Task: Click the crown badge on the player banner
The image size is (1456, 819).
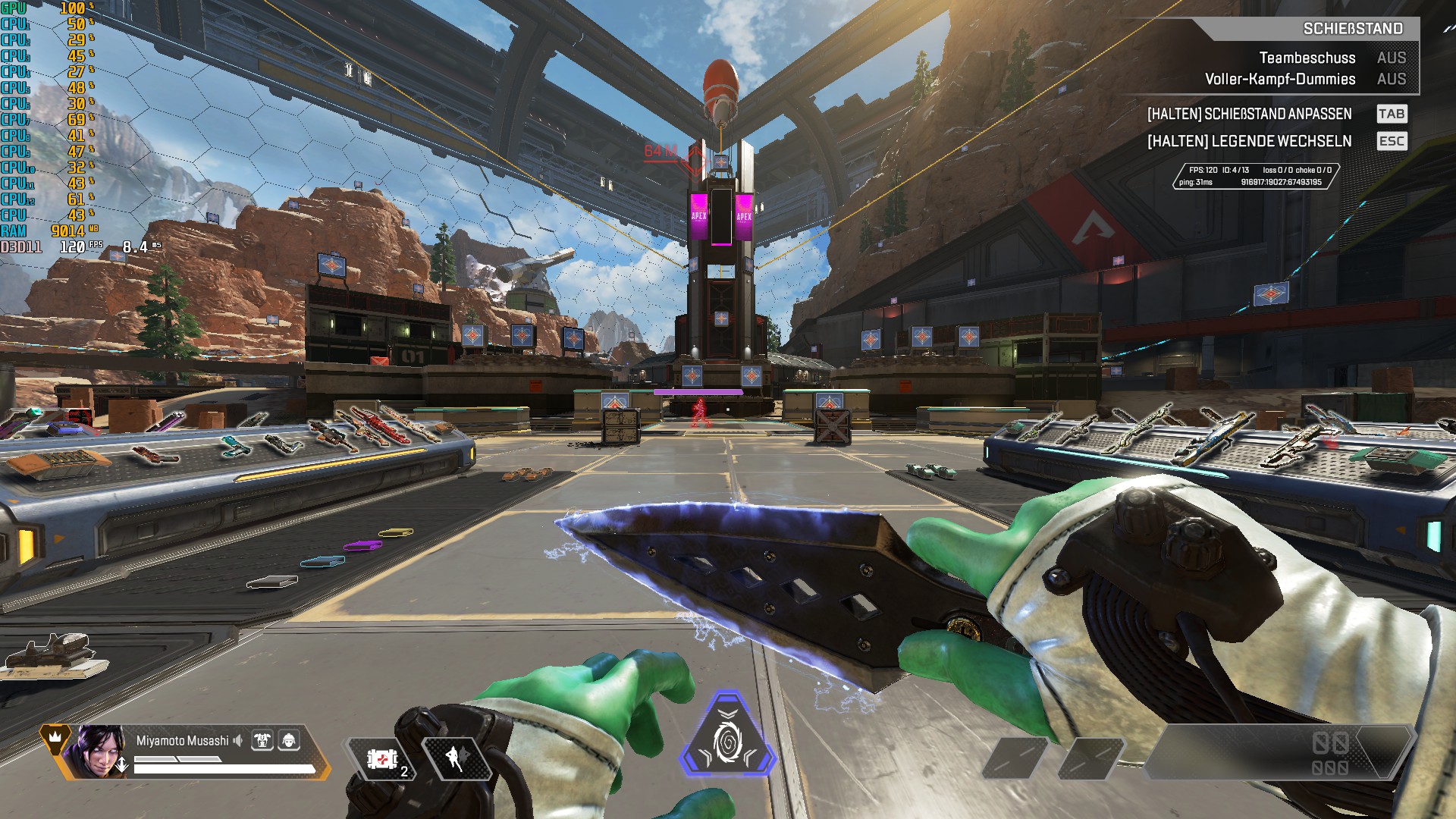Action: point(55,736)
